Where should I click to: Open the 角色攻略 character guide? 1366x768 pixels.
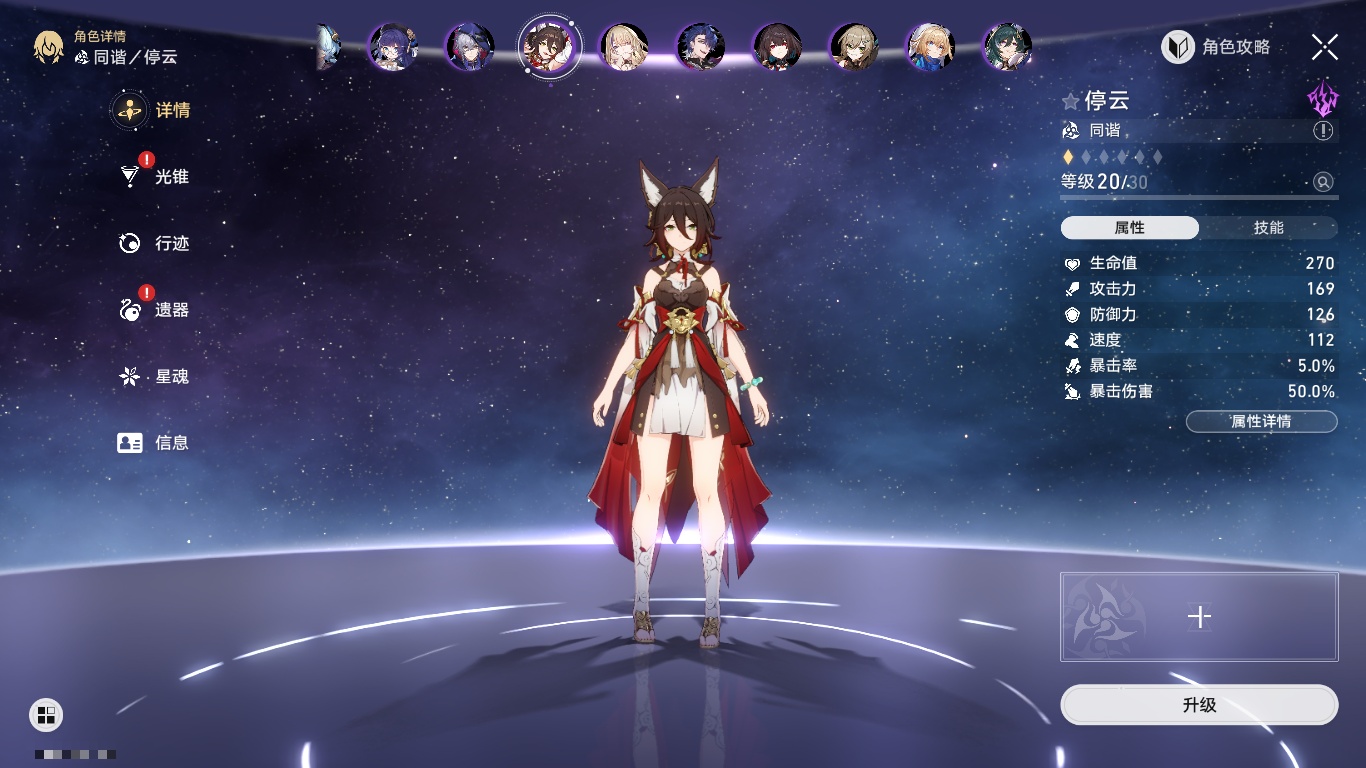coord(1216,47)
